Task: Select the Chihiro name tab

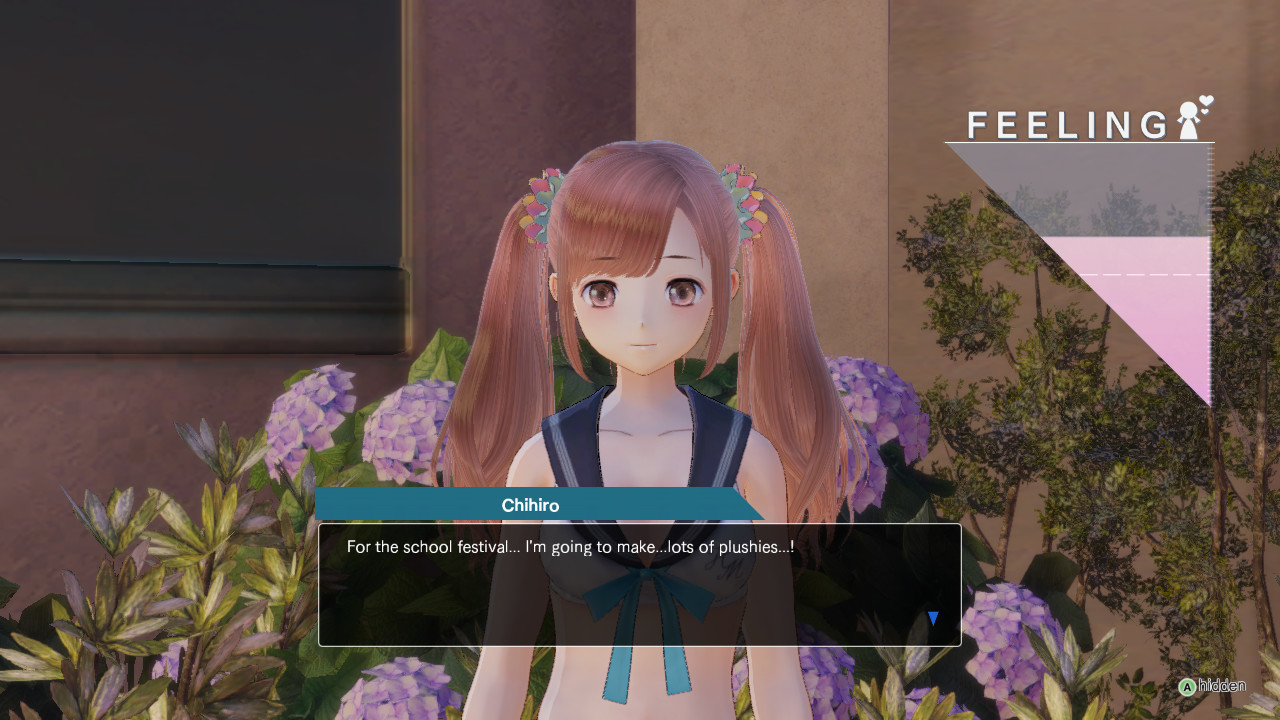Action: pyautogui.click(x=531, y=506)
